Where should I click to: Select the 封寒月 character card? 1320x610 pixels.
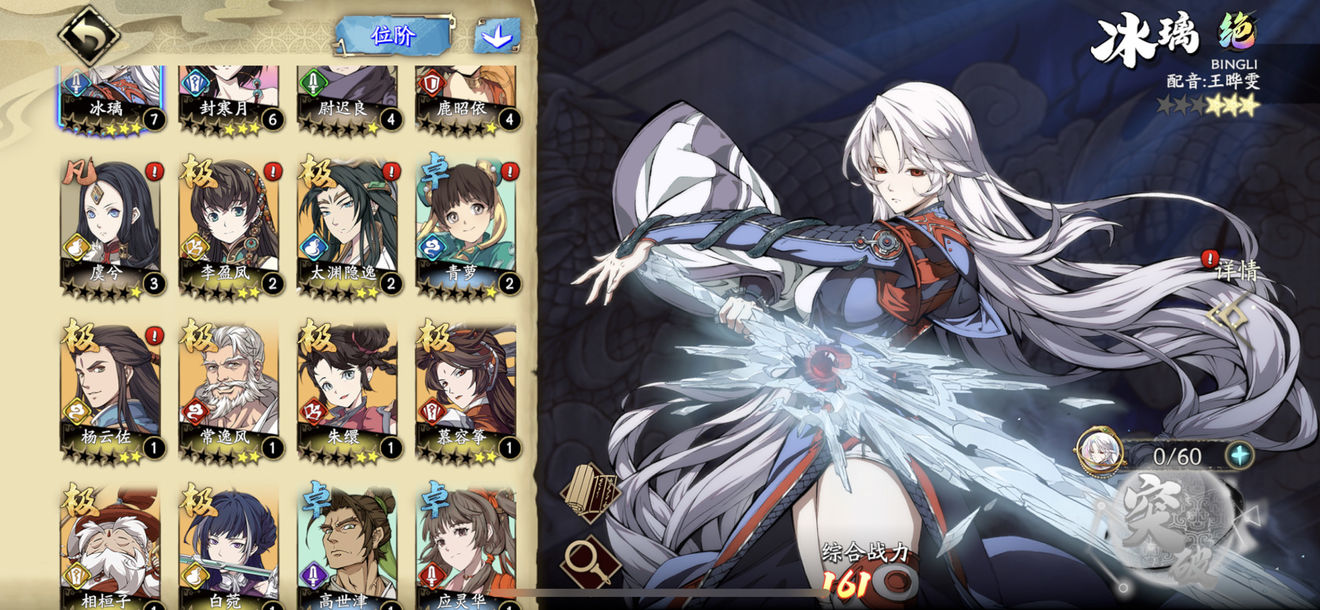pyautogui.click(x=228, y=97)
